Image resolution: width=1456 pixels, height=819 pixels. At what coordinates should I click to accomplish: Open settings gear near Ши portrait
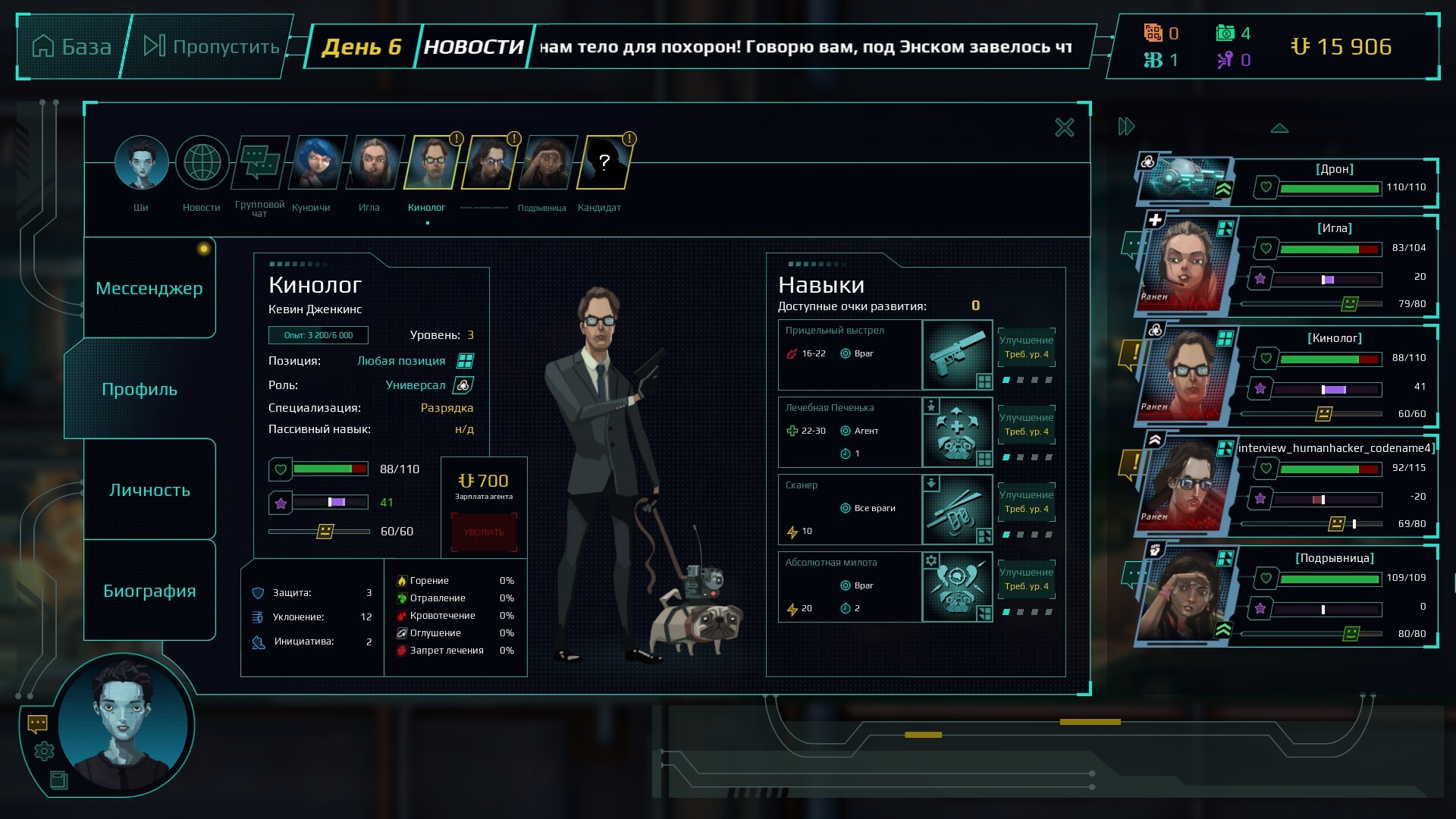44,751
